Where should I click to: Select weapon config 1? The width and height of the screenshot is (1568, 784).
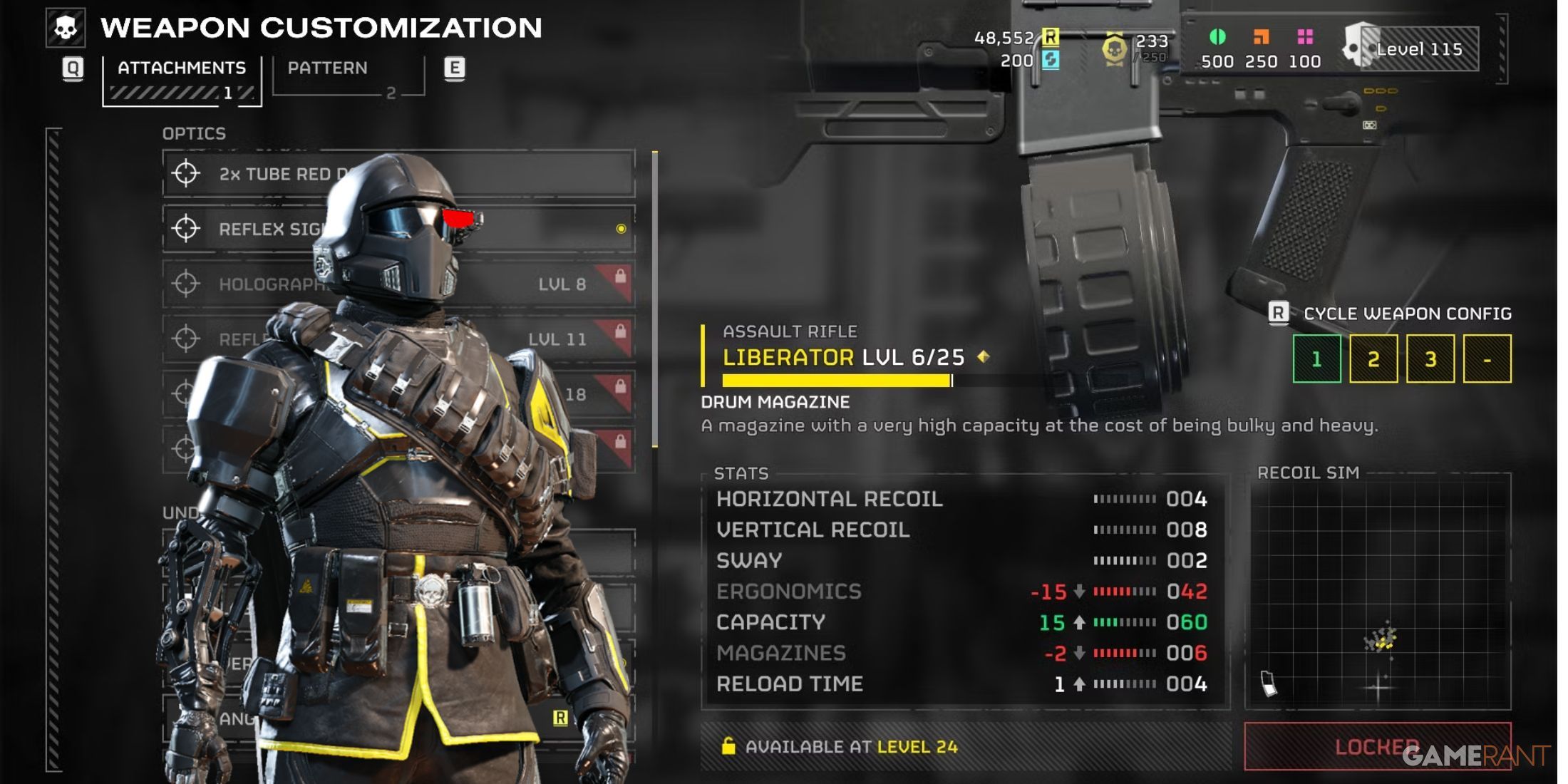1316,359
